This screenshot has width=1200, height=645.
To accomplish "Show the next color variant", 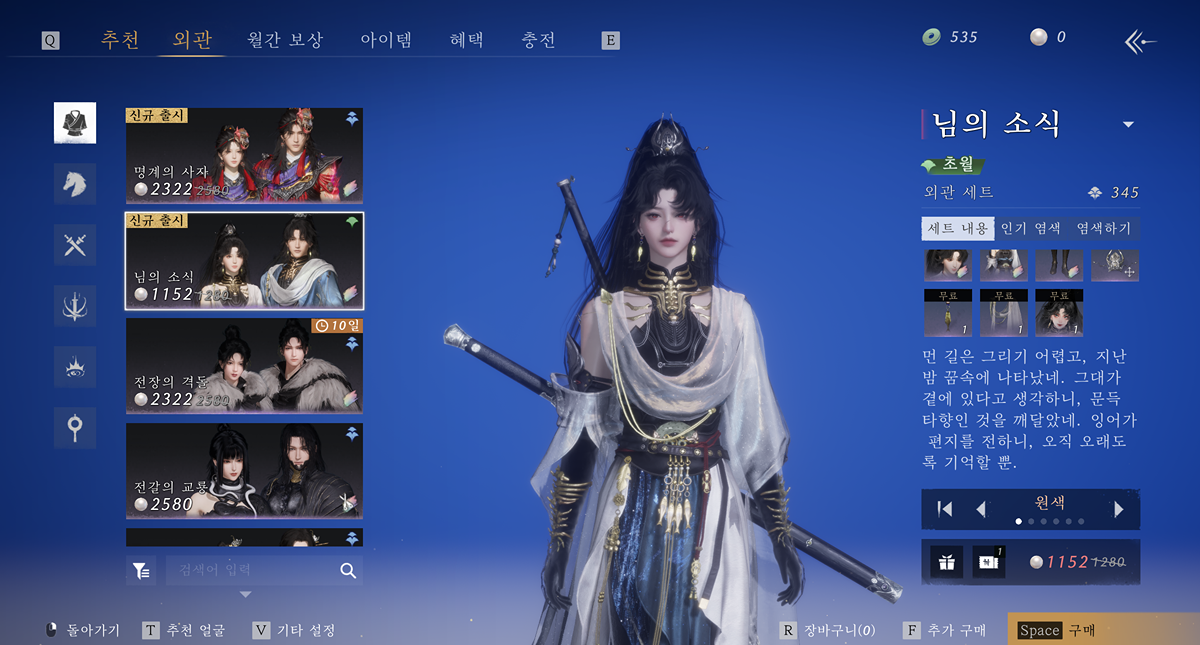I will (x=1119, y=509).
